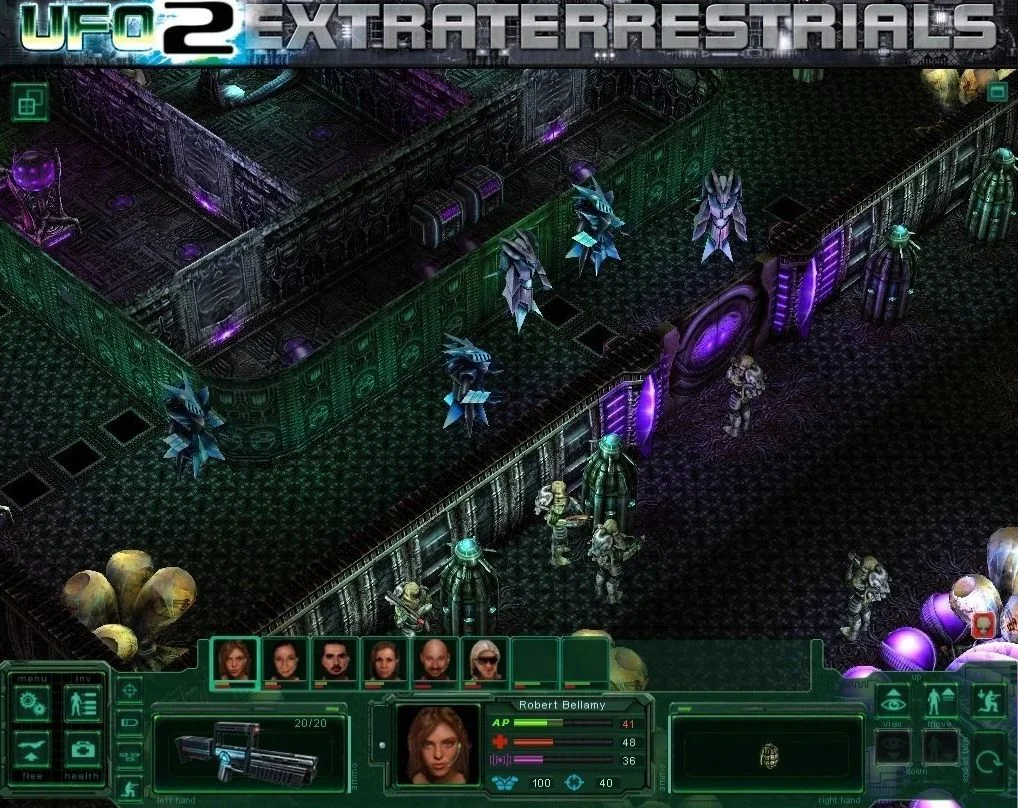Open the soldier inventory screen

point(82,704)
